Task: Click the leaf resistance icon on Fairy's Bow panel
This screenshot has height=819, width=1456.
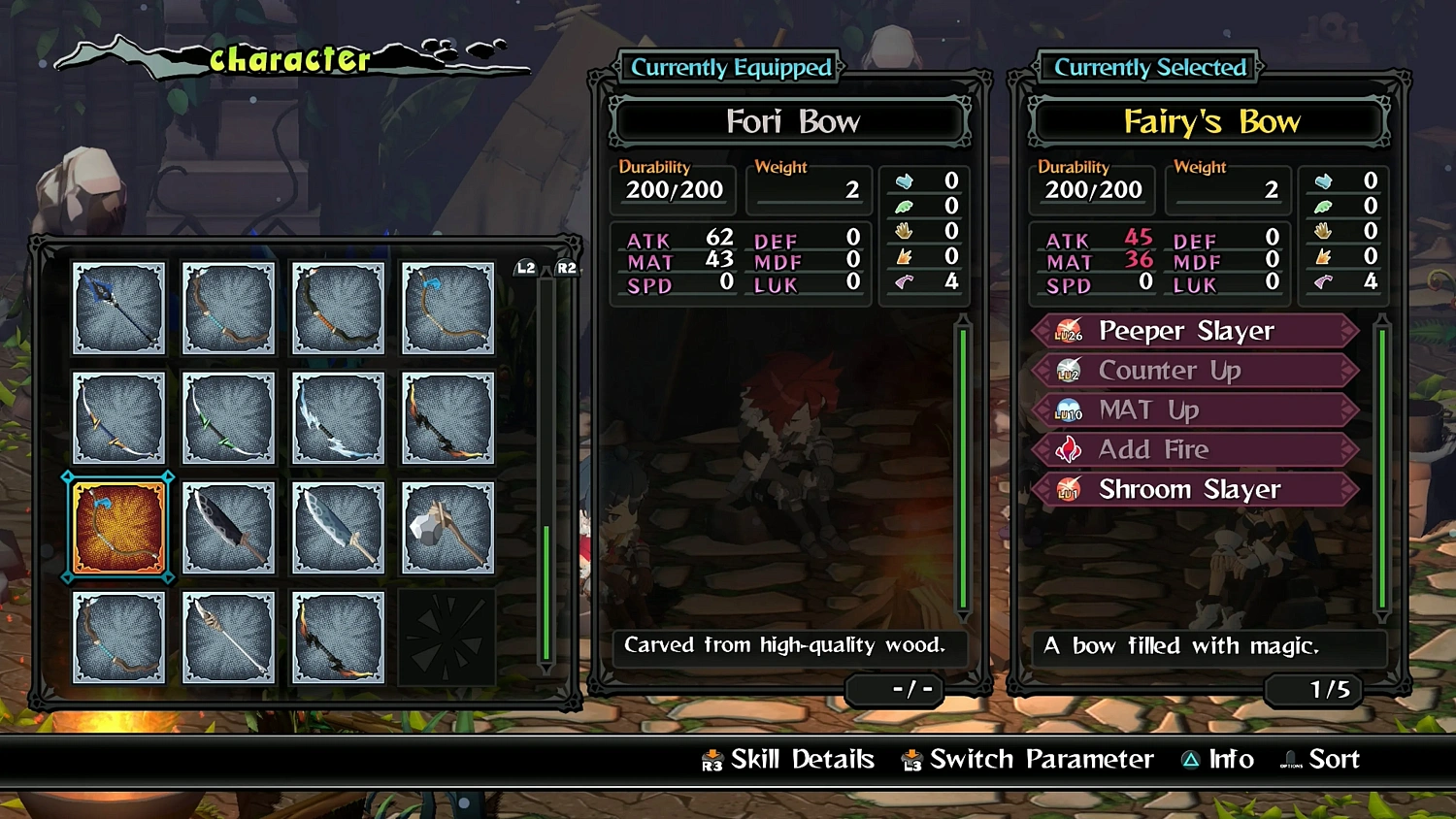Action: pos(1324,206)
